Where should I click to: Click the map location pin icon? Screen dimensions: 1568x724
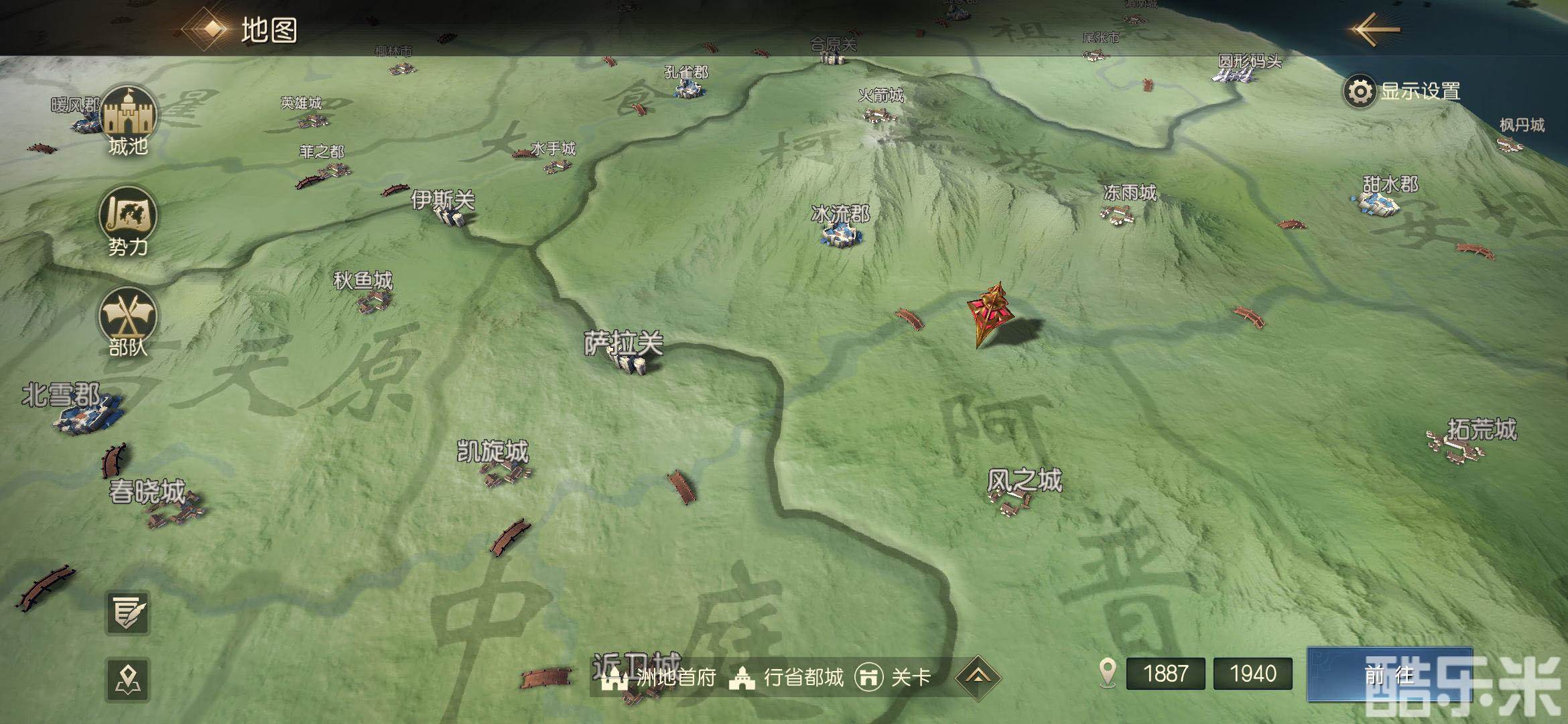(x=127, y=679)
